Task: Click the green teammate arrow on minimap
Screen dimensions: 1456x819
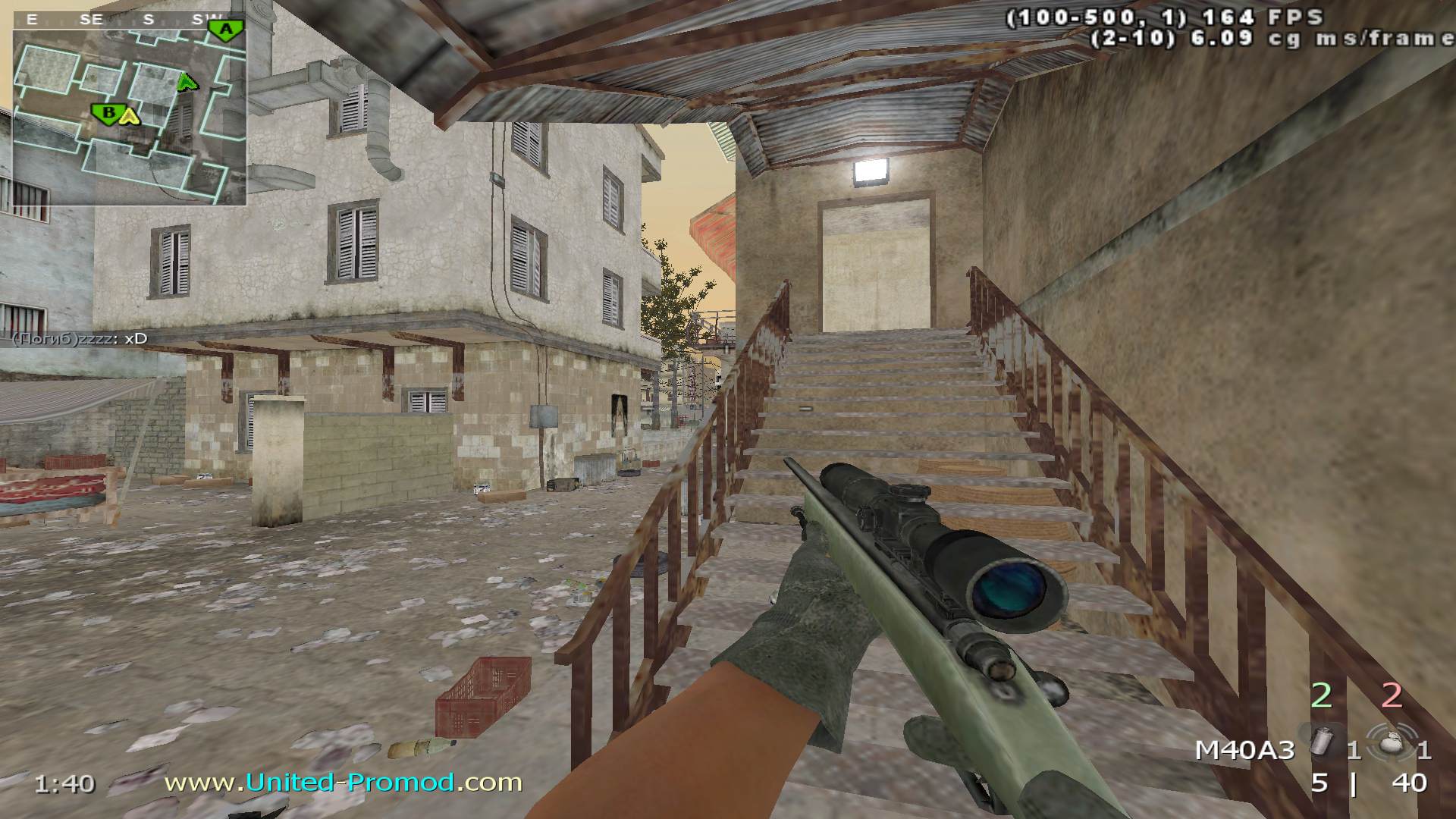Action: tap(187, 82)
